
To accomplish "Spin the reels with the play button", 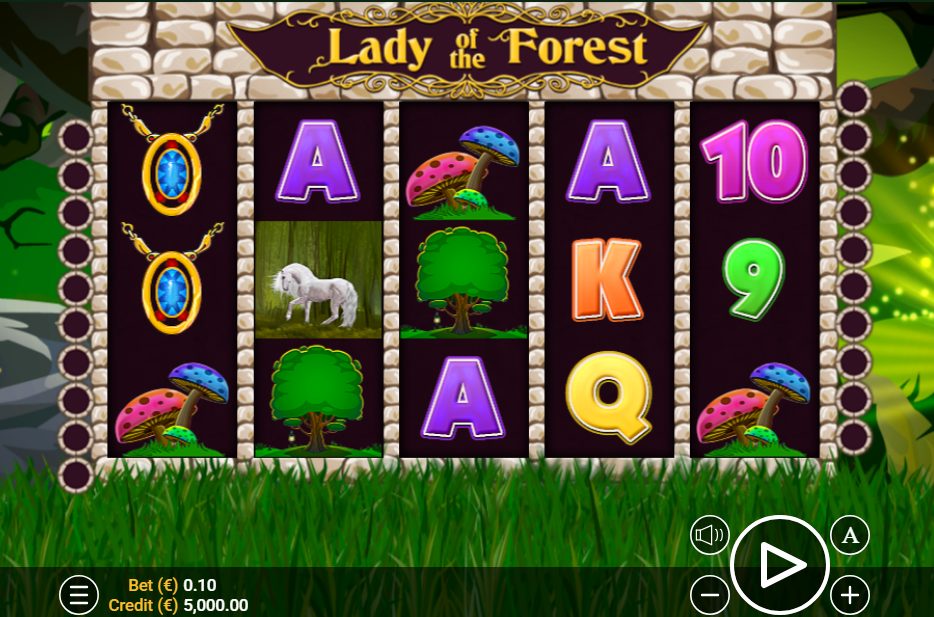I will 780,566.
